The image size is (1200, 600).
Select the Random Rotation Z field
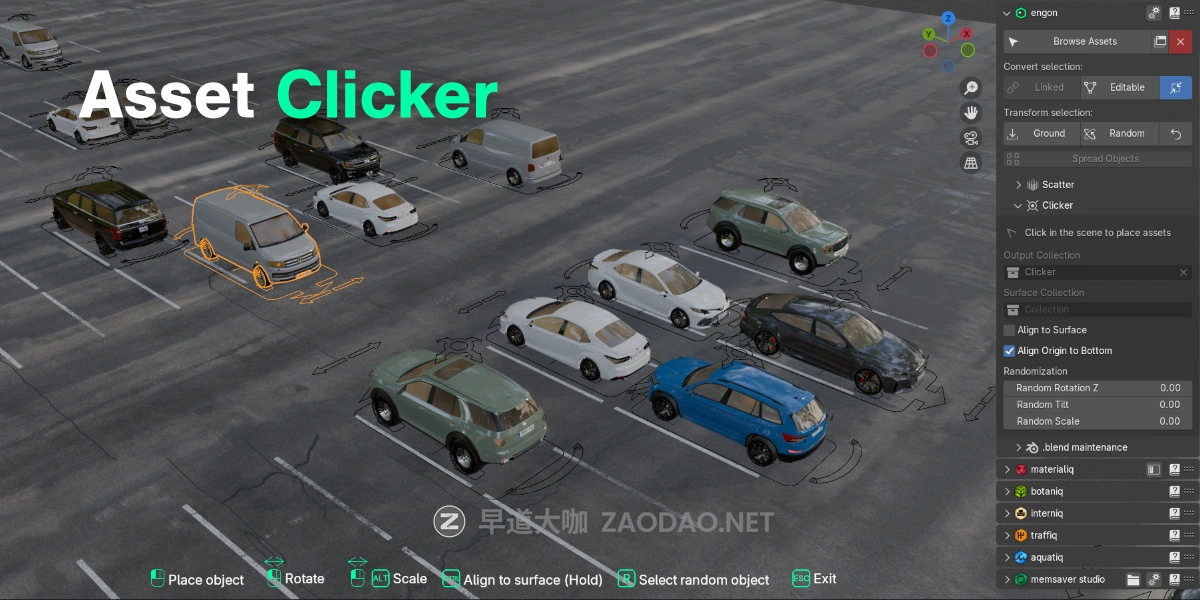(1097, 388)
